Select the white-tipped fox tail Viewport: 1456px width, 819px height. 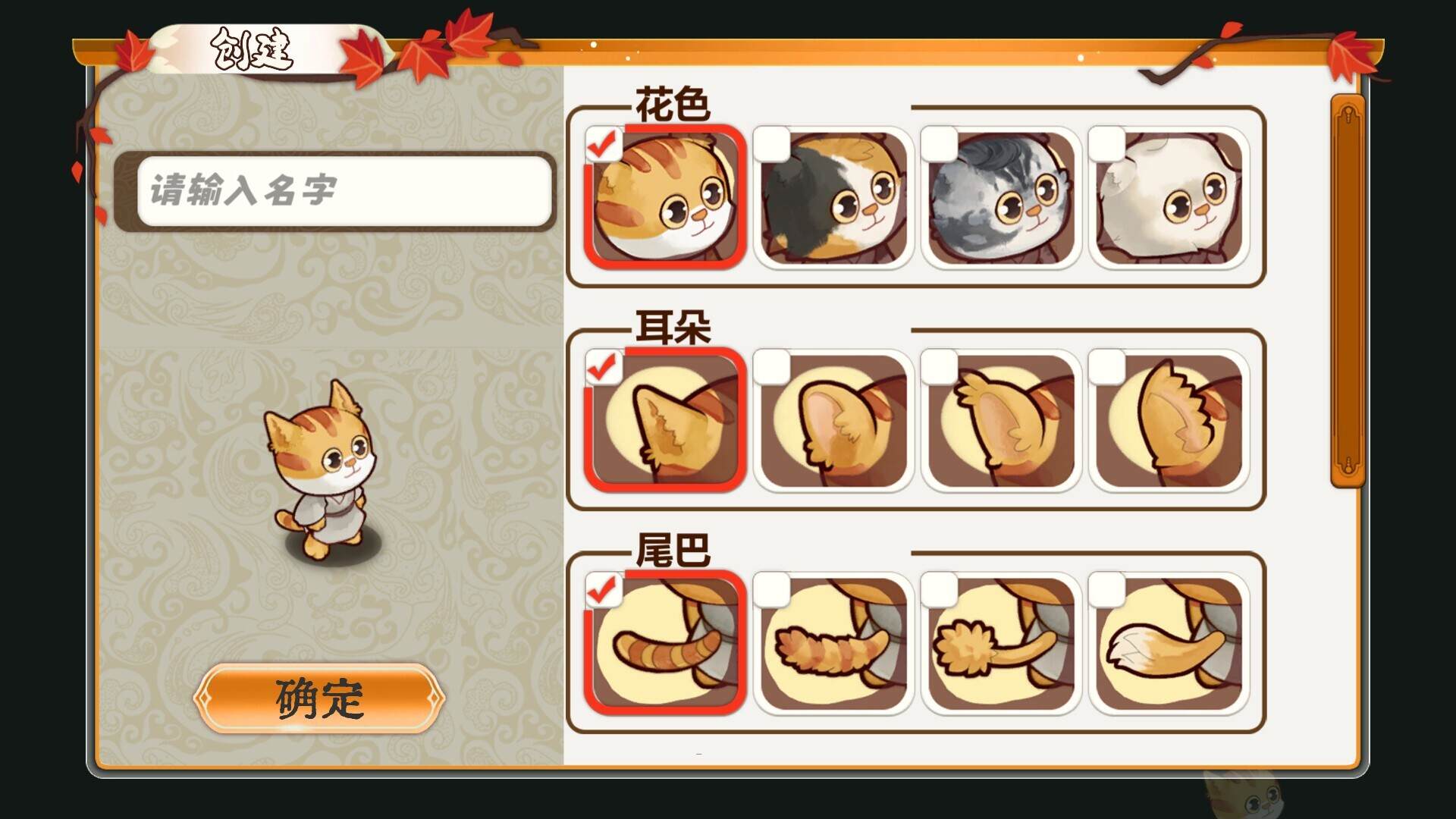1169,644
